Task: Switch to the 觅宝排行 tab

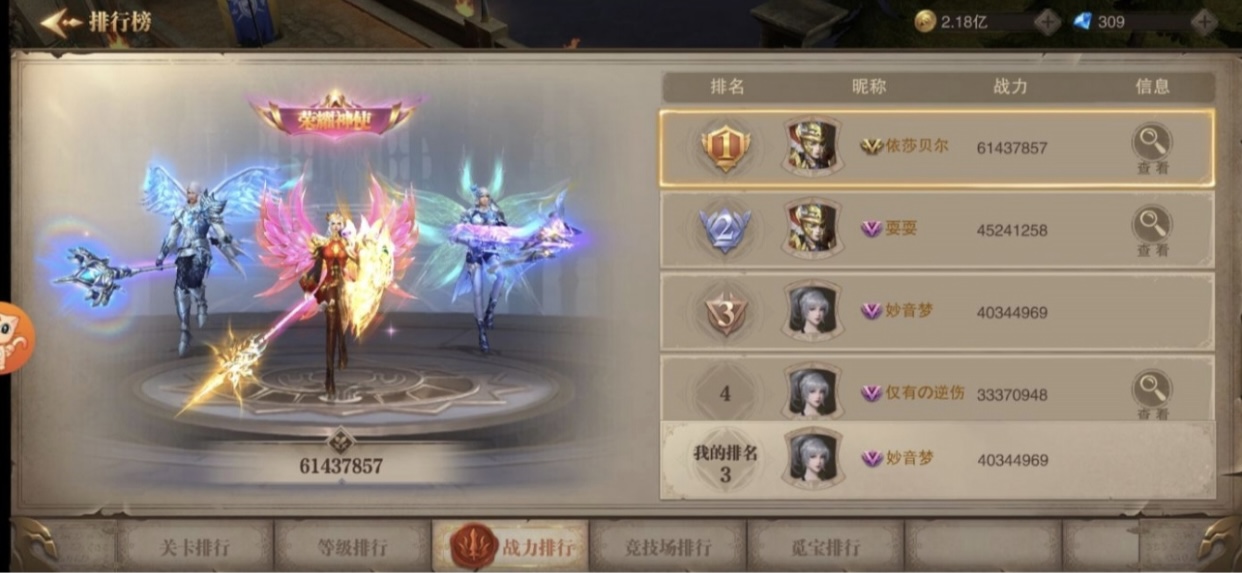Action: 825,547
